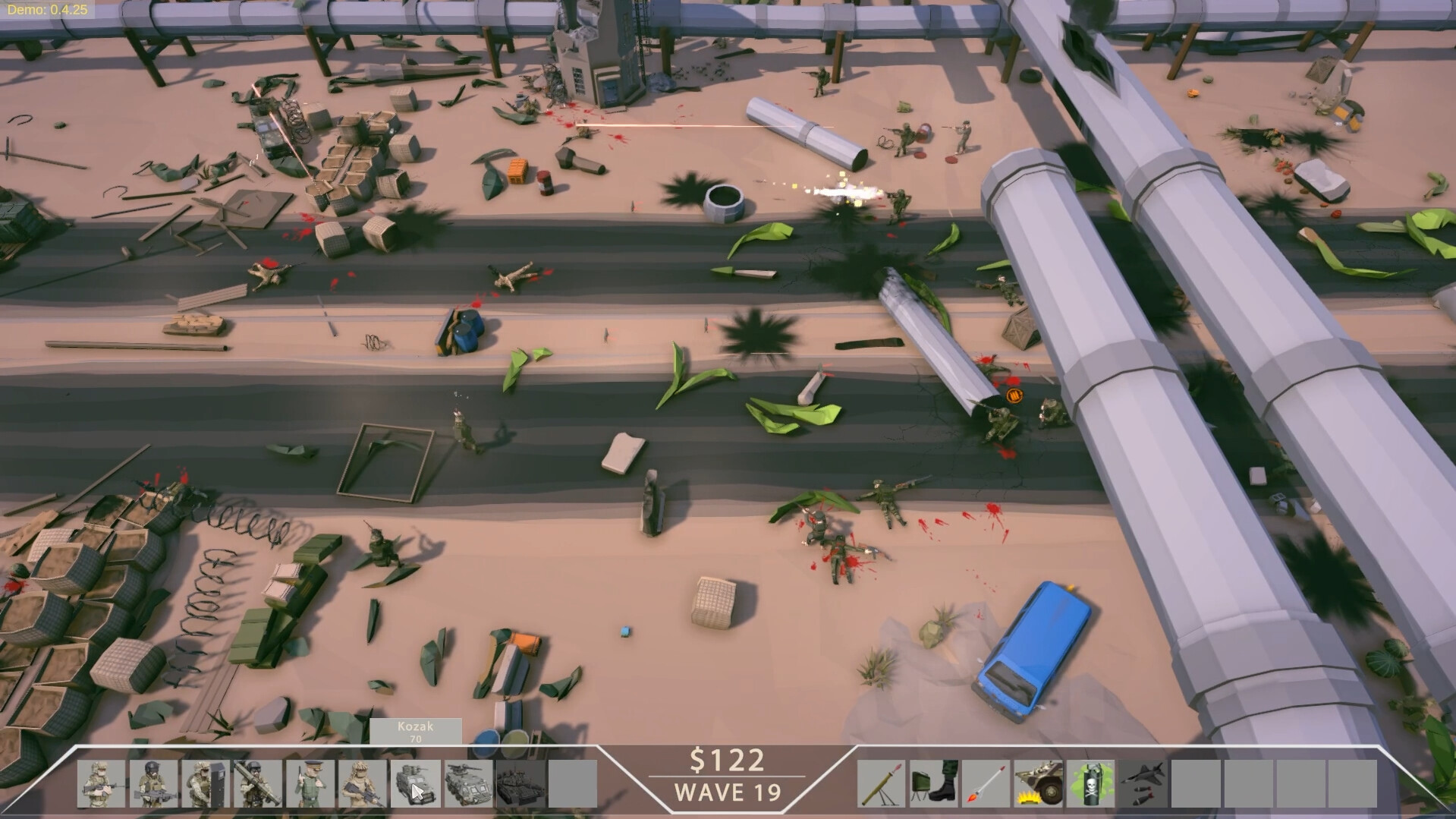Click the orange grenade pickup near the pipe

click(1015, 396)
